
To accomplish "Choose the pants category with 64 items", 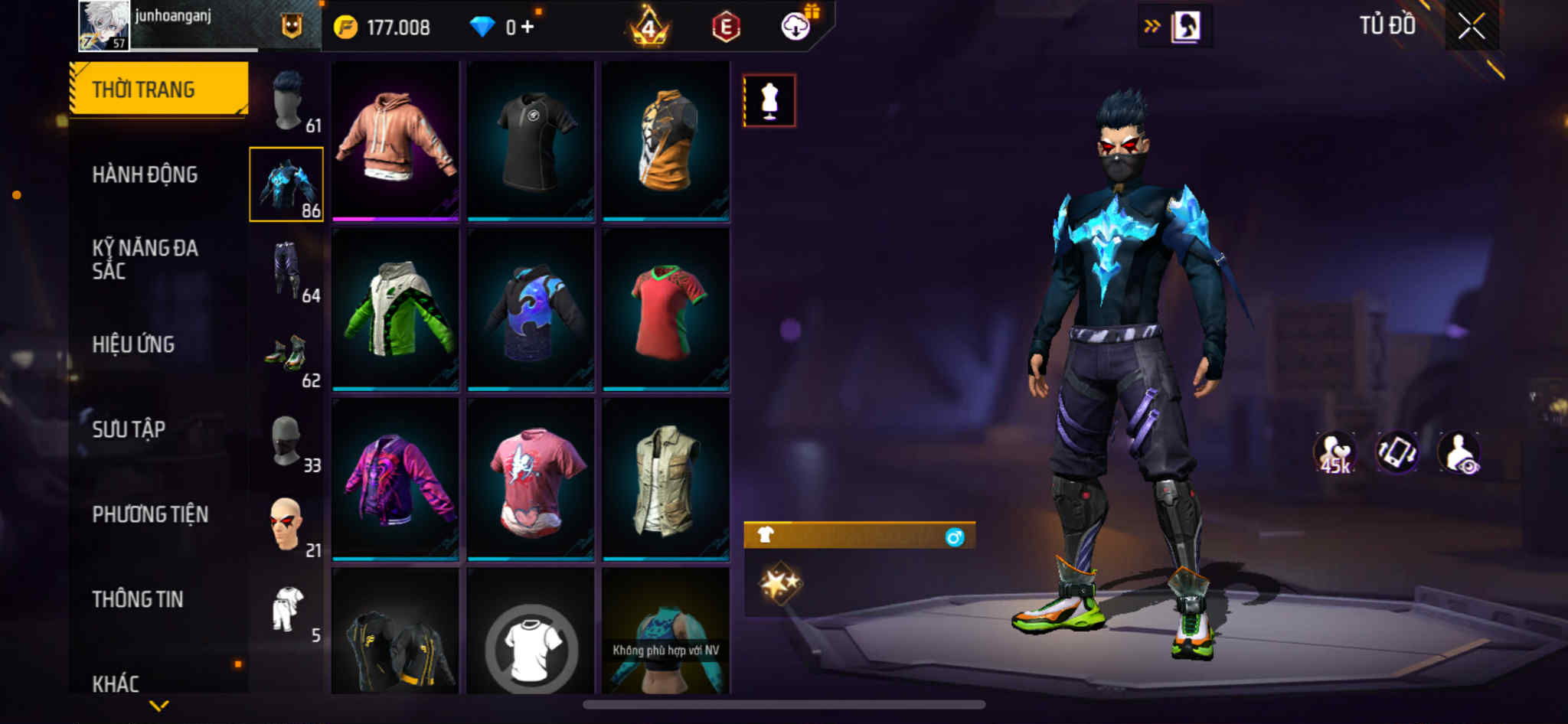I will pyautogui.click(x=289, y=271).
